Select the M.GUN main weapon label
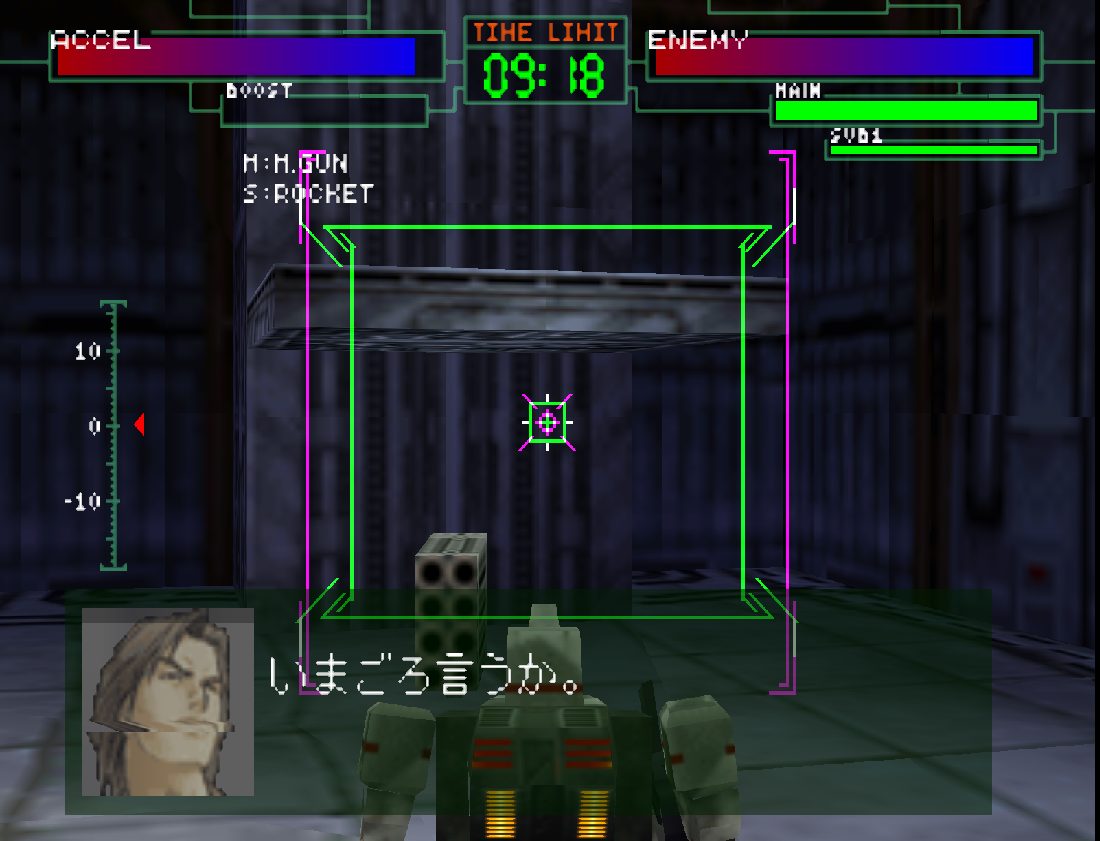The image size is (1100, 841). pos(296,163)
